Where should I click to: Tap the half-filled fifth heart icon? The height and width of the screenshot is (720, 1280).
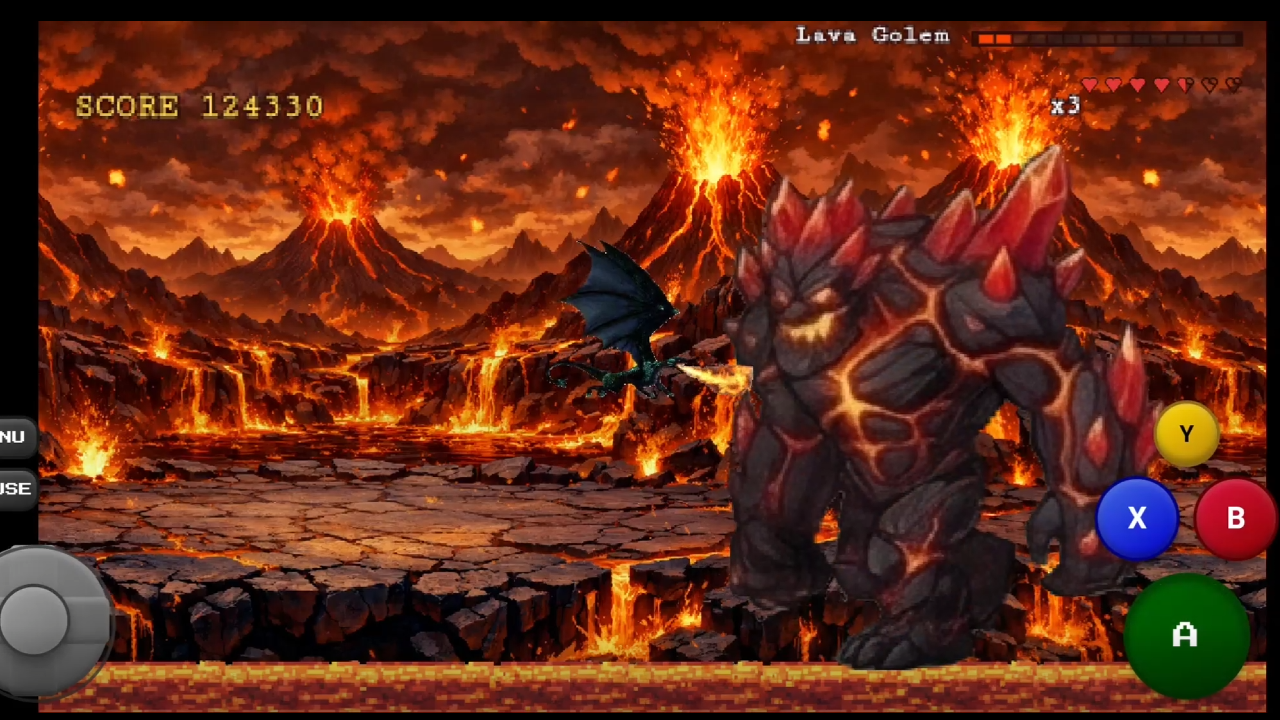(1185, 85)
